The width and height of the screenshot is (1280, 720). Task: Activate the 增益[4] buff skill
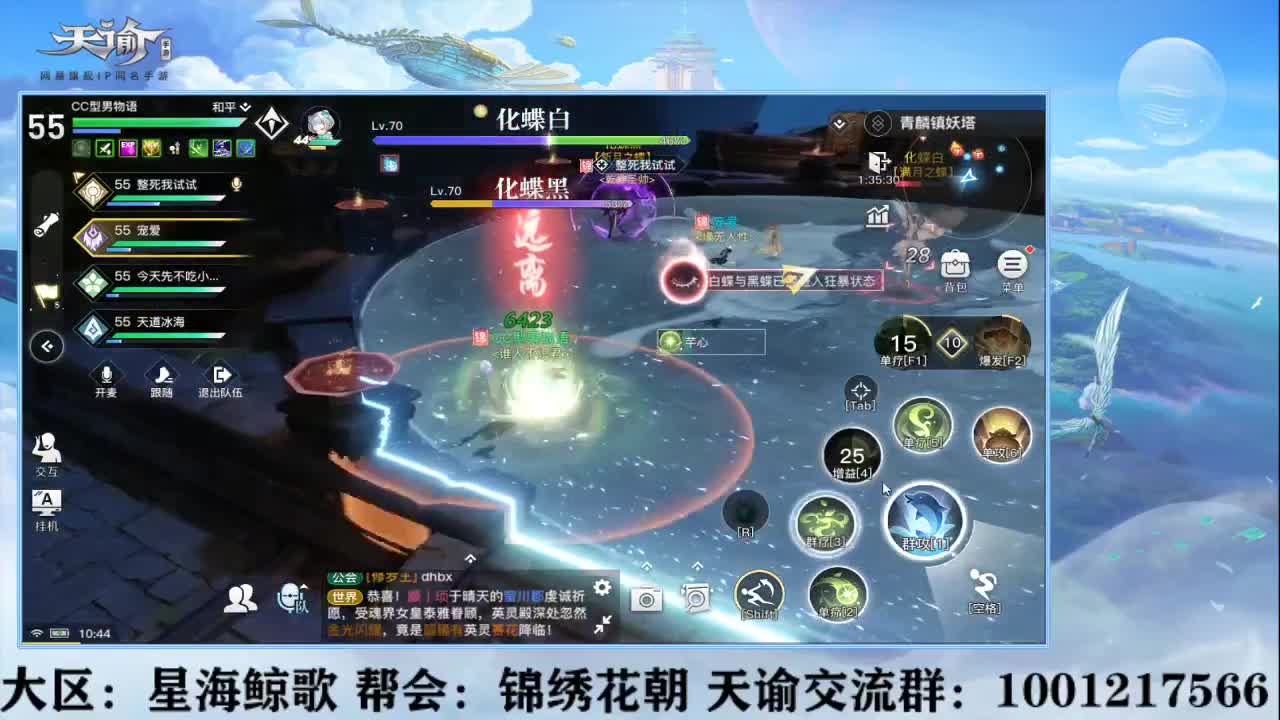point(852,455)
